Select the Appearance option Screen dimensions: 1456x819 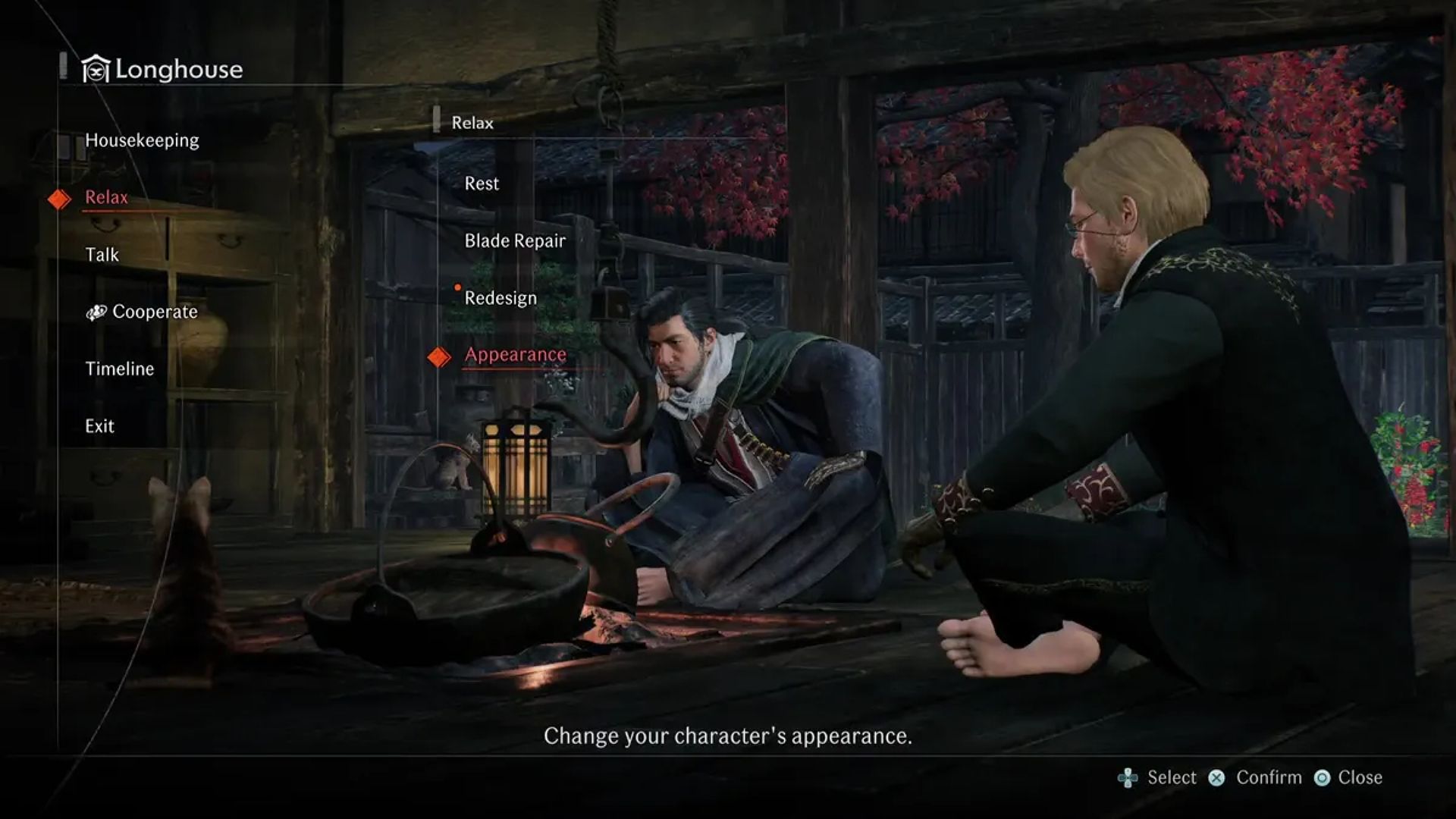point(516,353)
